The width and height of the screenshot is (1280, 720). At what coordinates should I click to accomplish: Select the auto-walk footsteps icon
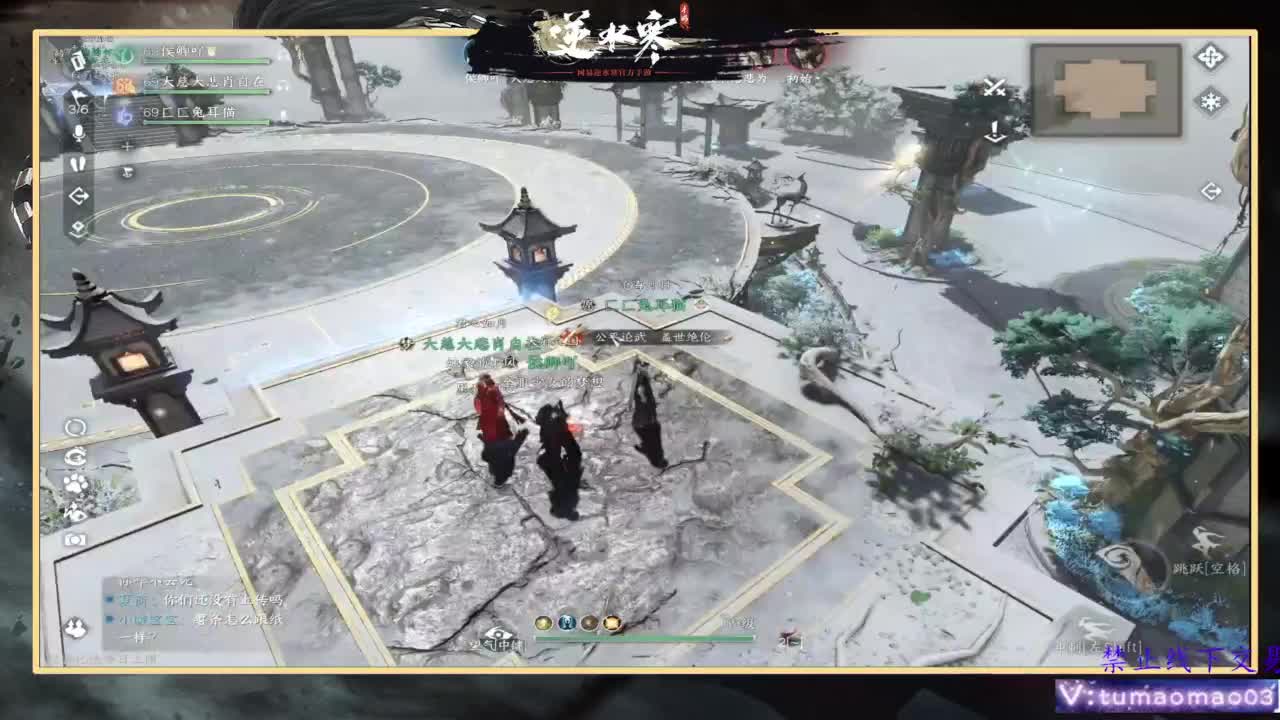point(78,162)
